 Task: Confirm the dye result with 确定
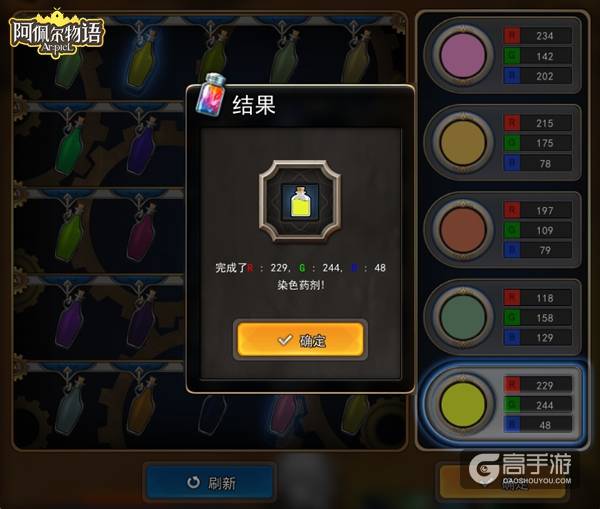[x=300, y=340]
